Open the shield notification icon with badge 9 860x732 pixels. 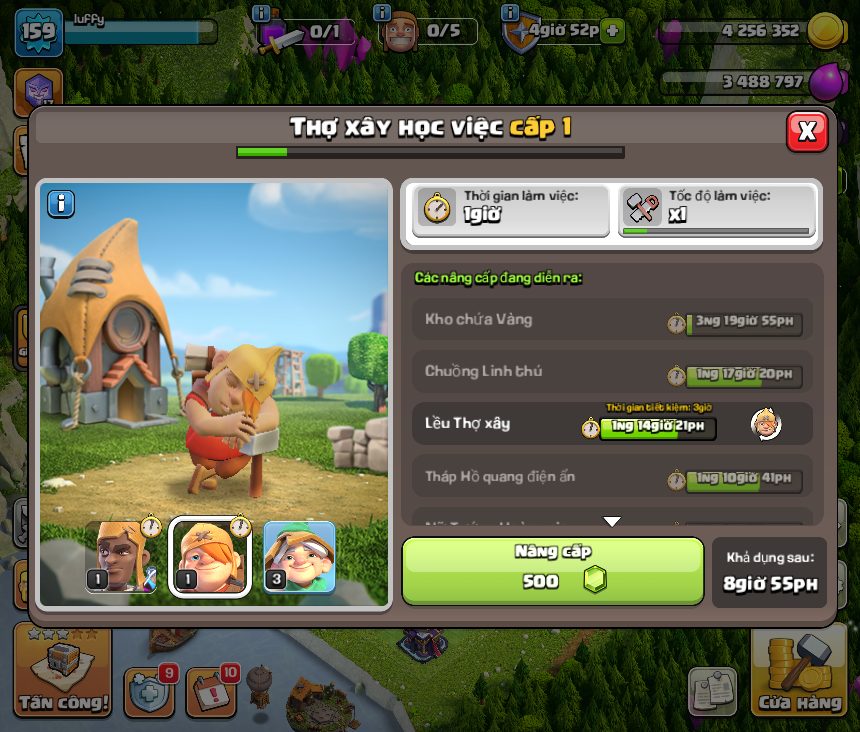click(148, 691)
